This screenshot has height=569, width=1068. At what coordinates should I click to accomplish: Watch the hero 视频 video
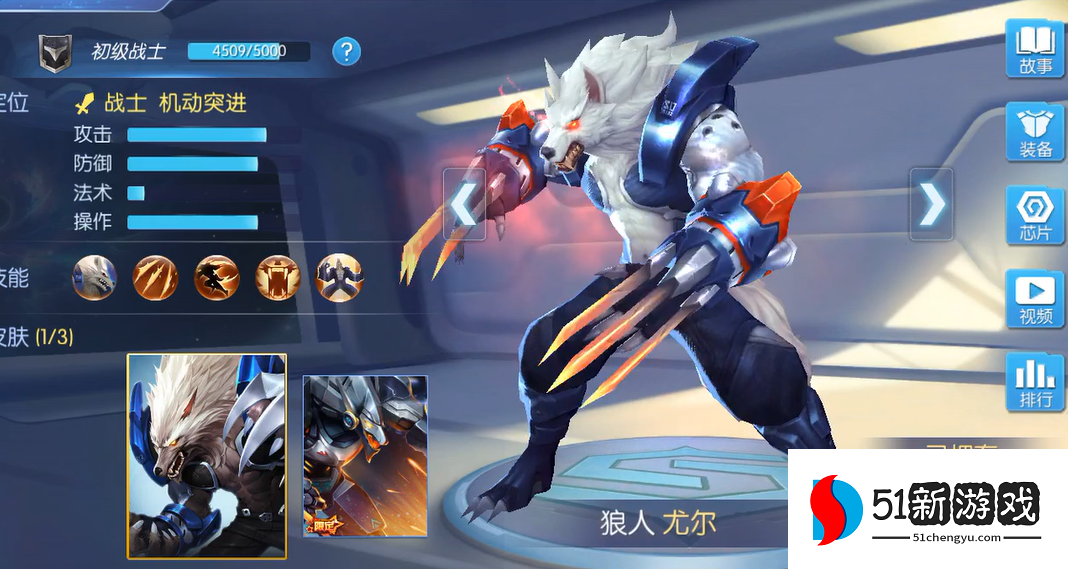(1035, 299)
